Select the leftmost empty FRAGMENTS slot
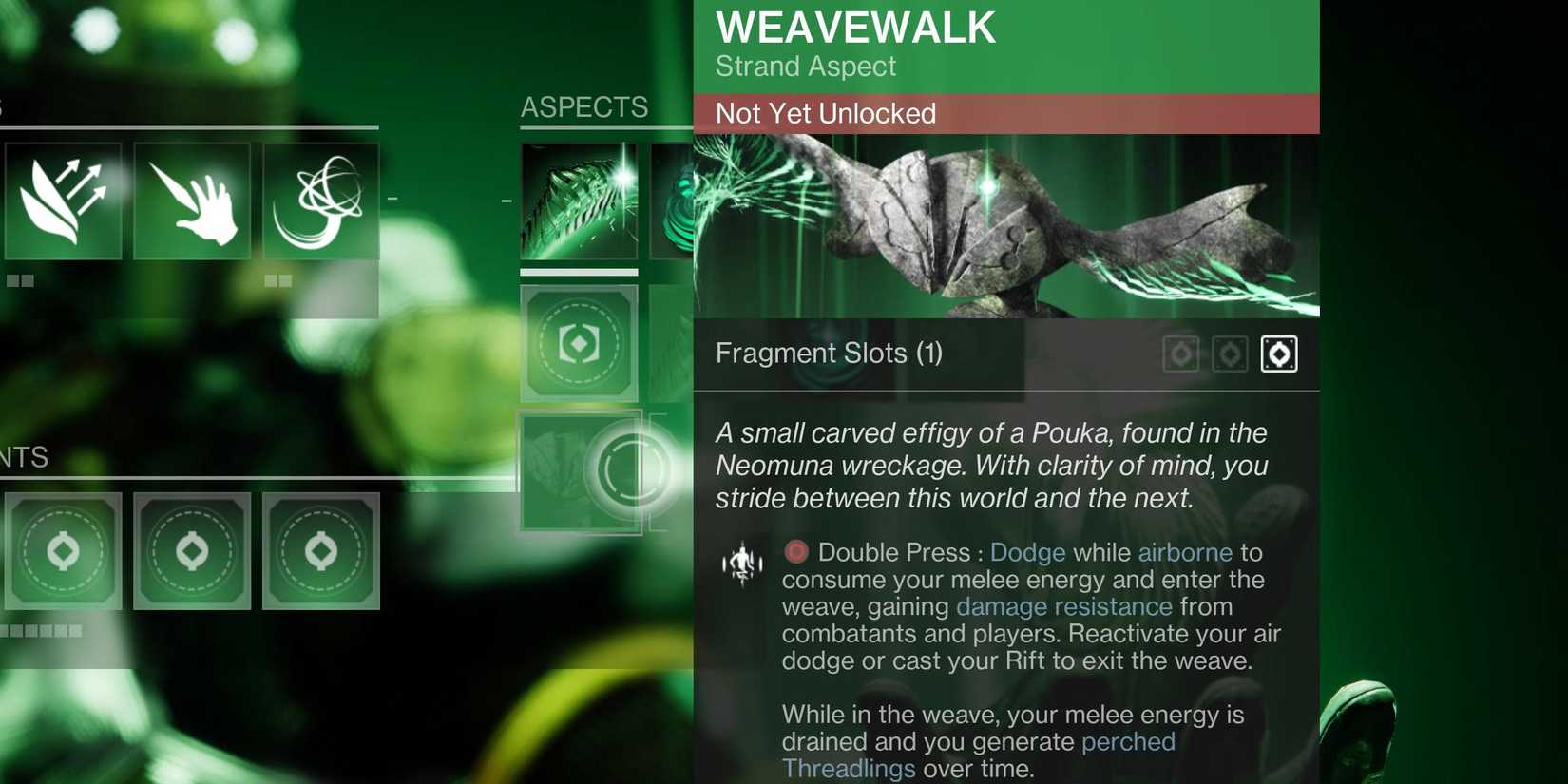The width and height of the screenshot is (1568, 784). pos(64,551)
